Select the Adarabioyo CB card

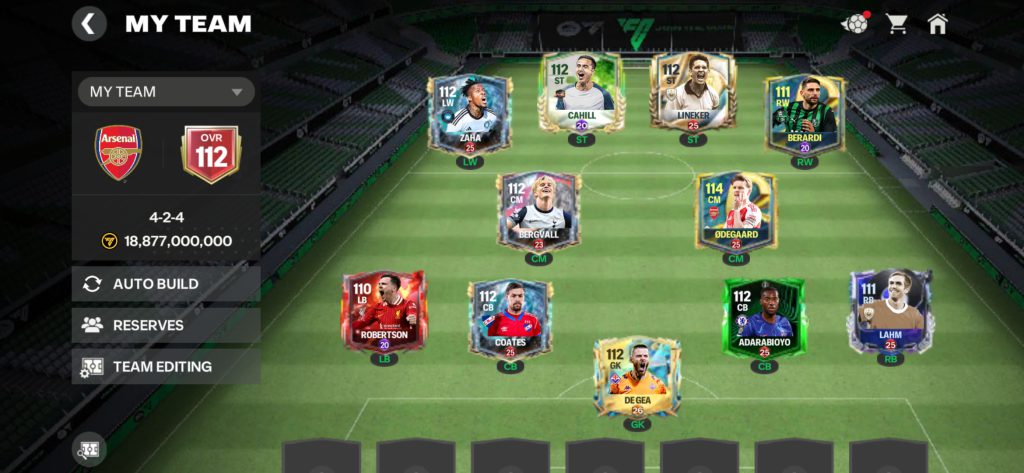click(765, 318)
